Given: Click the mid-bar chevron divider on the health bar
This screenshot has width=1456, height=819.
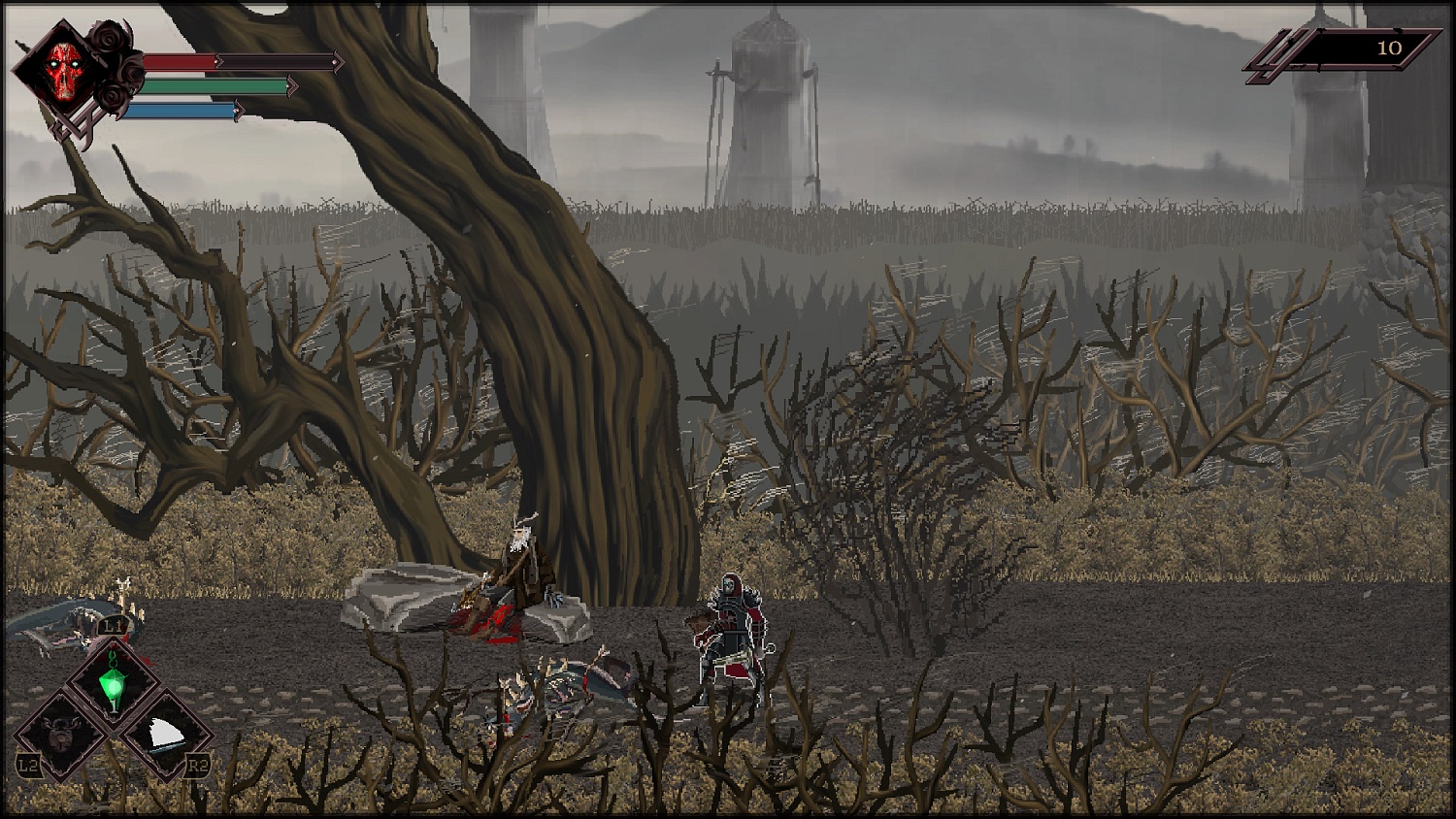Looking at the screenshot, I should (x=219, y=62).
